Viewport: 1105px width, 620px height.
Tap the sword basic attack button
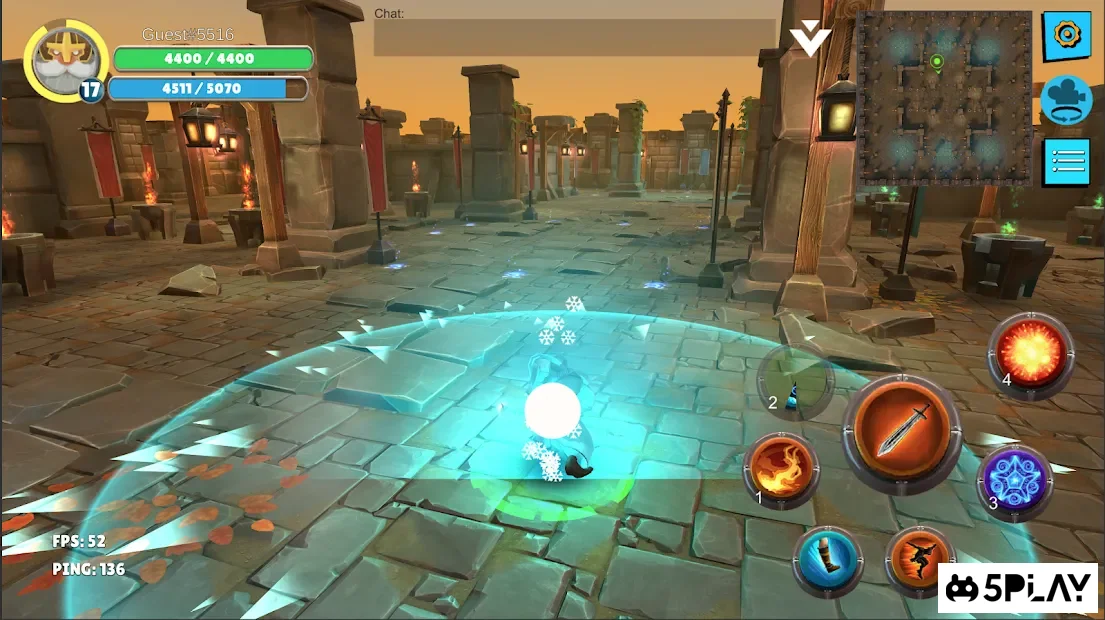901,433
